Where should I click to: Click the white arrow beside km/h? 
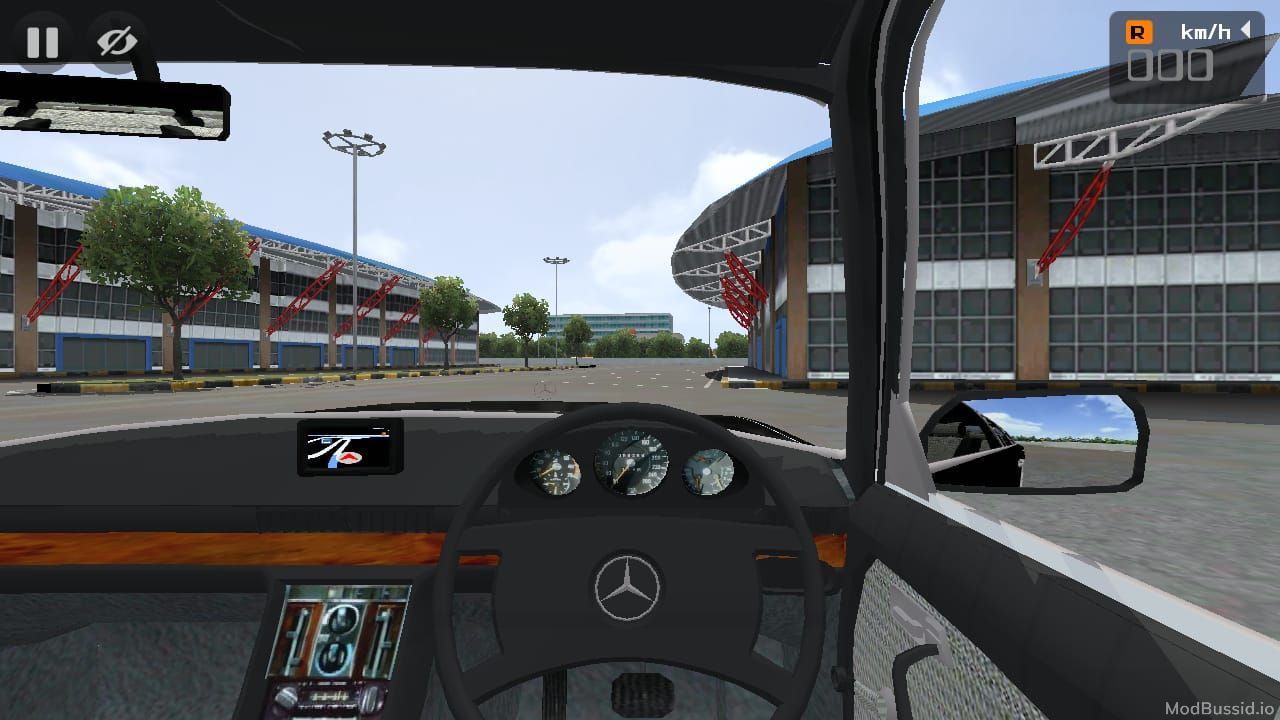point(1245,31)
